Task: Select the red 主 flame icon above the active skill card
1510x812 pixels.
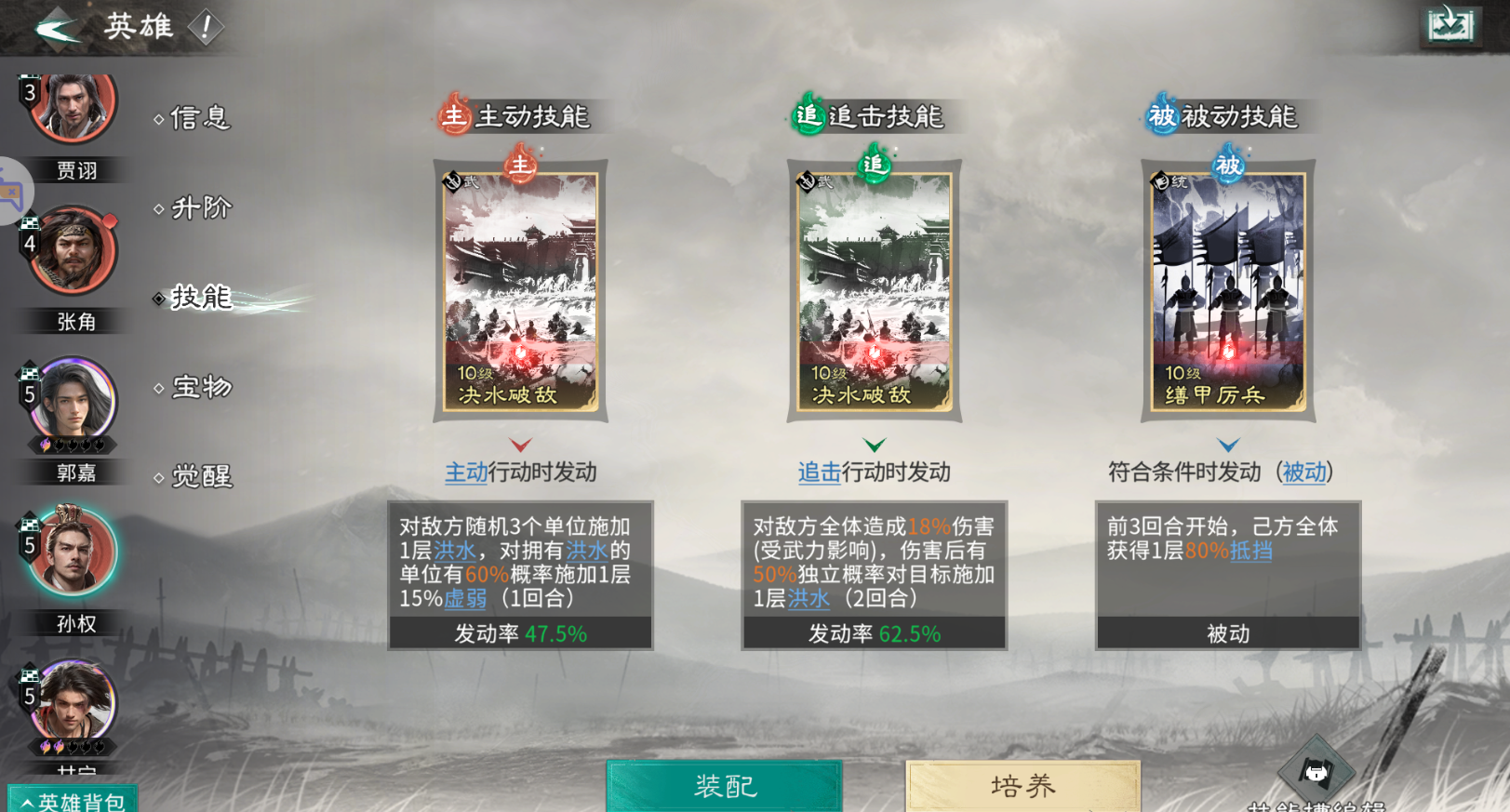Action: [520, 167]
